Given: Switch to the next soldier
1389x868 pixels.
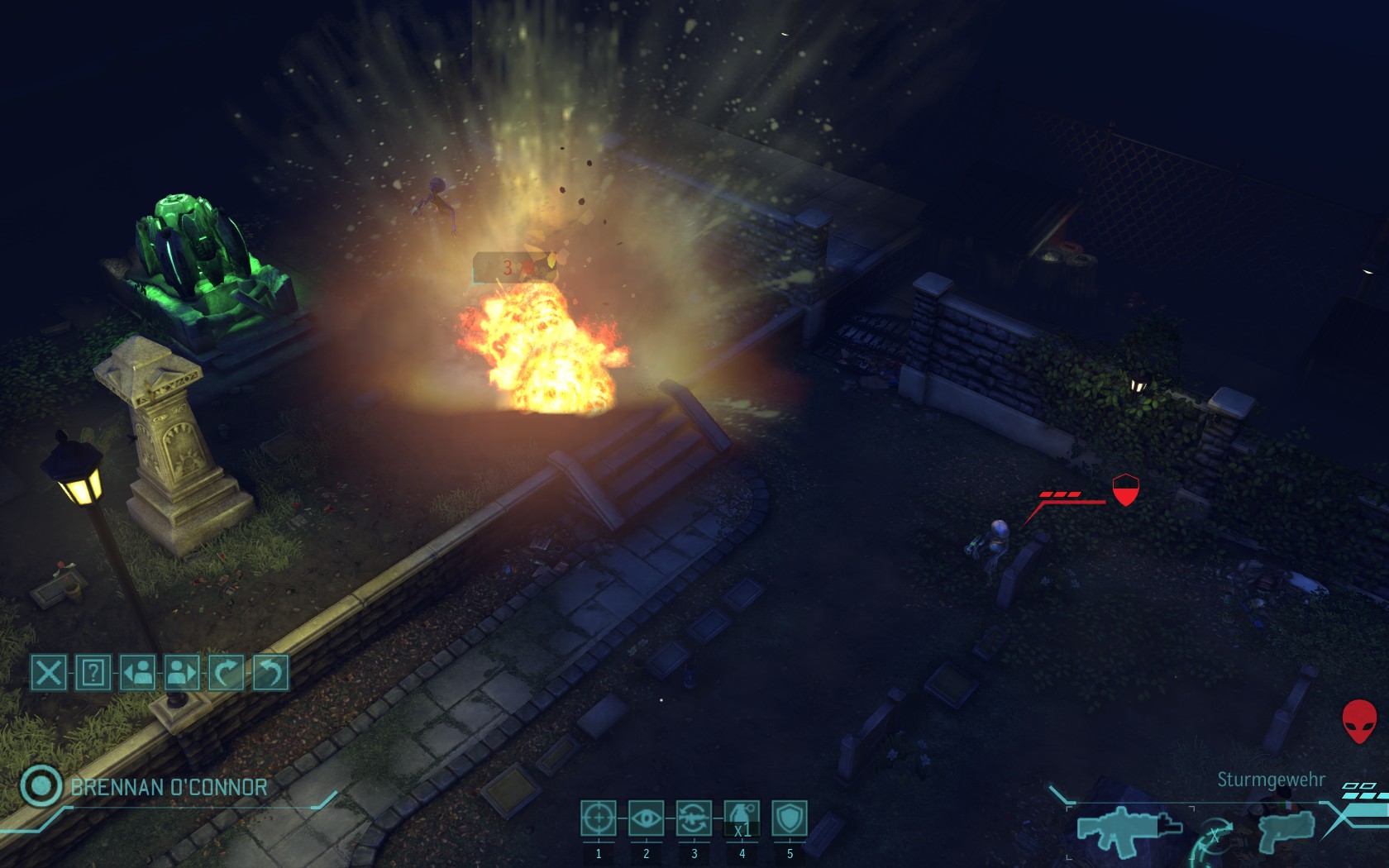Looking at the screenshot, I should point(182,672).
